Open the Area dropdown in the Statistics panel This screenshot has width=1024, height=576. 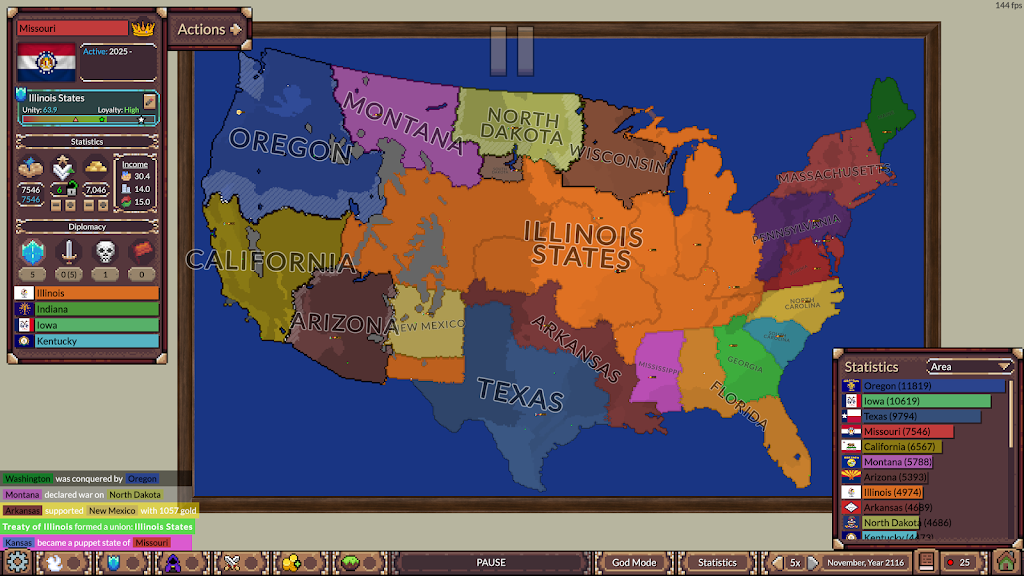coord(969,367)
